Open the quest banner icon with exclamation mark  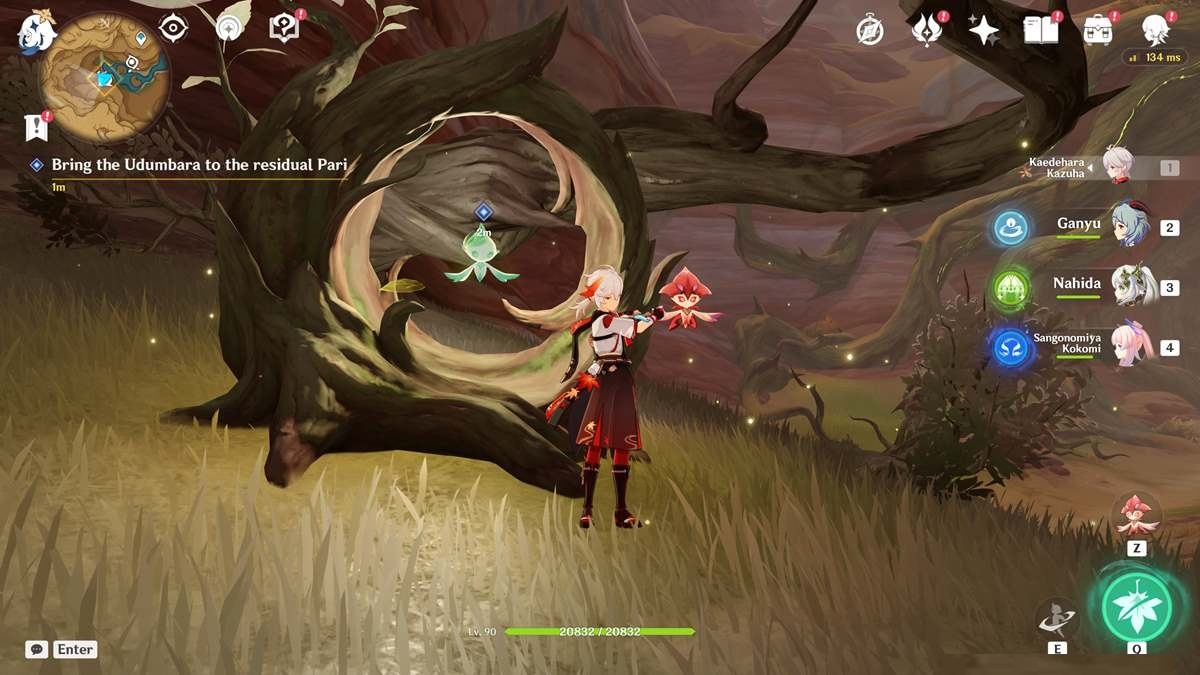tap(36, 127)
